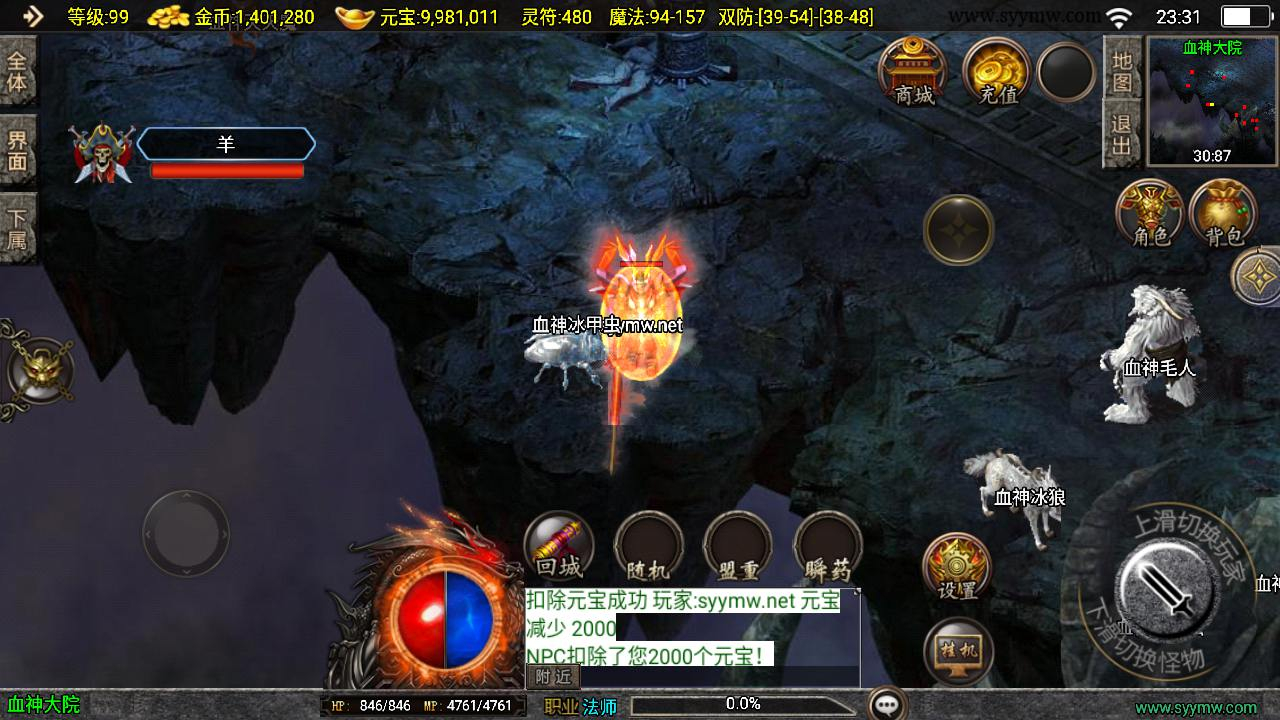Switch to the 附近 nearby chat tab
The height and width of the screenshot is (720, 1280).
point(552,676)
